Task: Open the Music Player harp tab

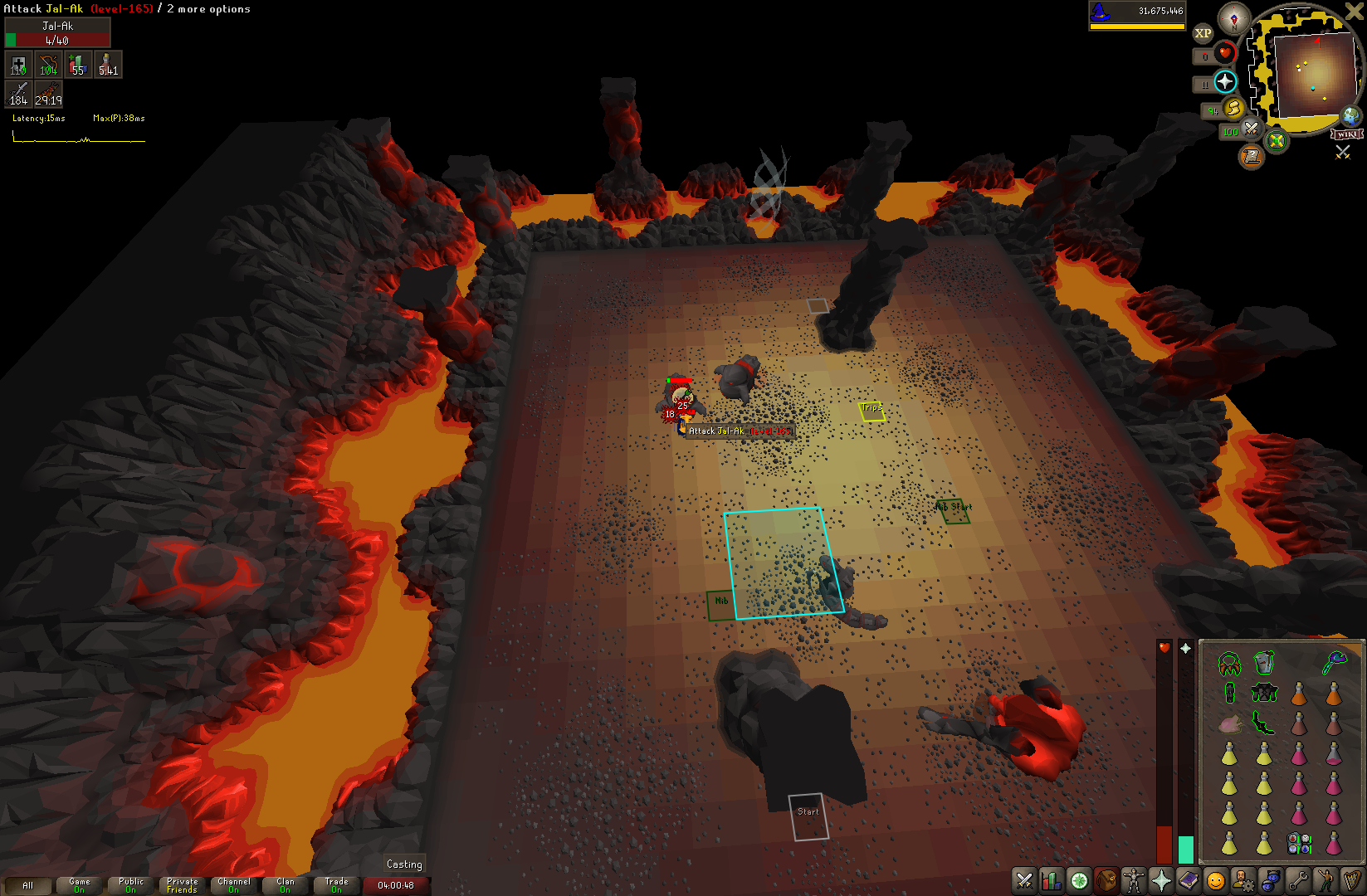Action: click(1353, 880)
